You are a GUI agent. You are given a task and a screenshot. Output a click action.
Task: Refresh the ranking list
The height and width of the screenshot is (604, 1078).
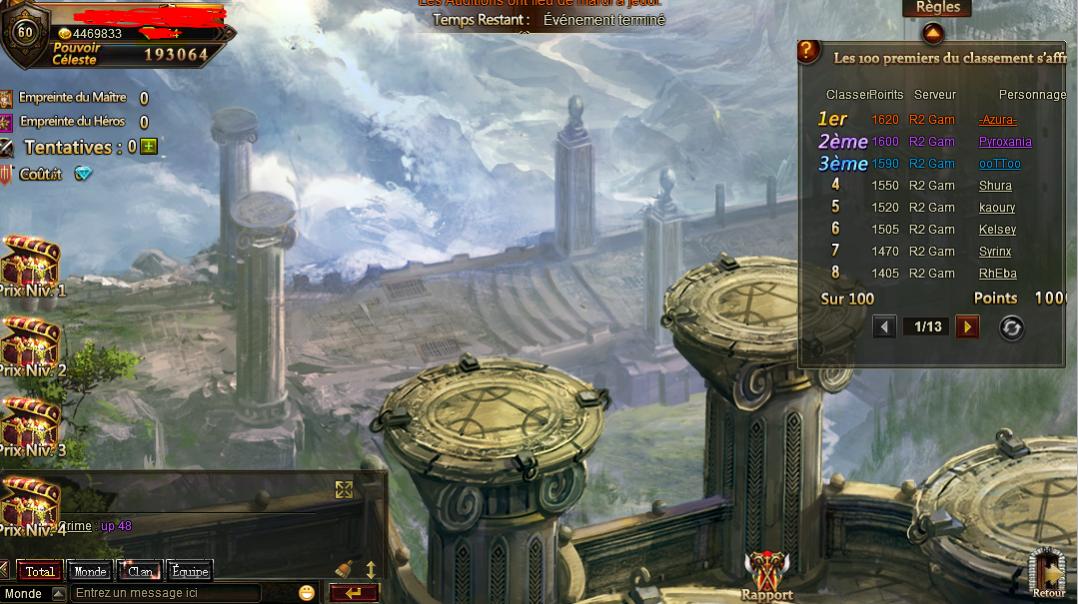1011,328
